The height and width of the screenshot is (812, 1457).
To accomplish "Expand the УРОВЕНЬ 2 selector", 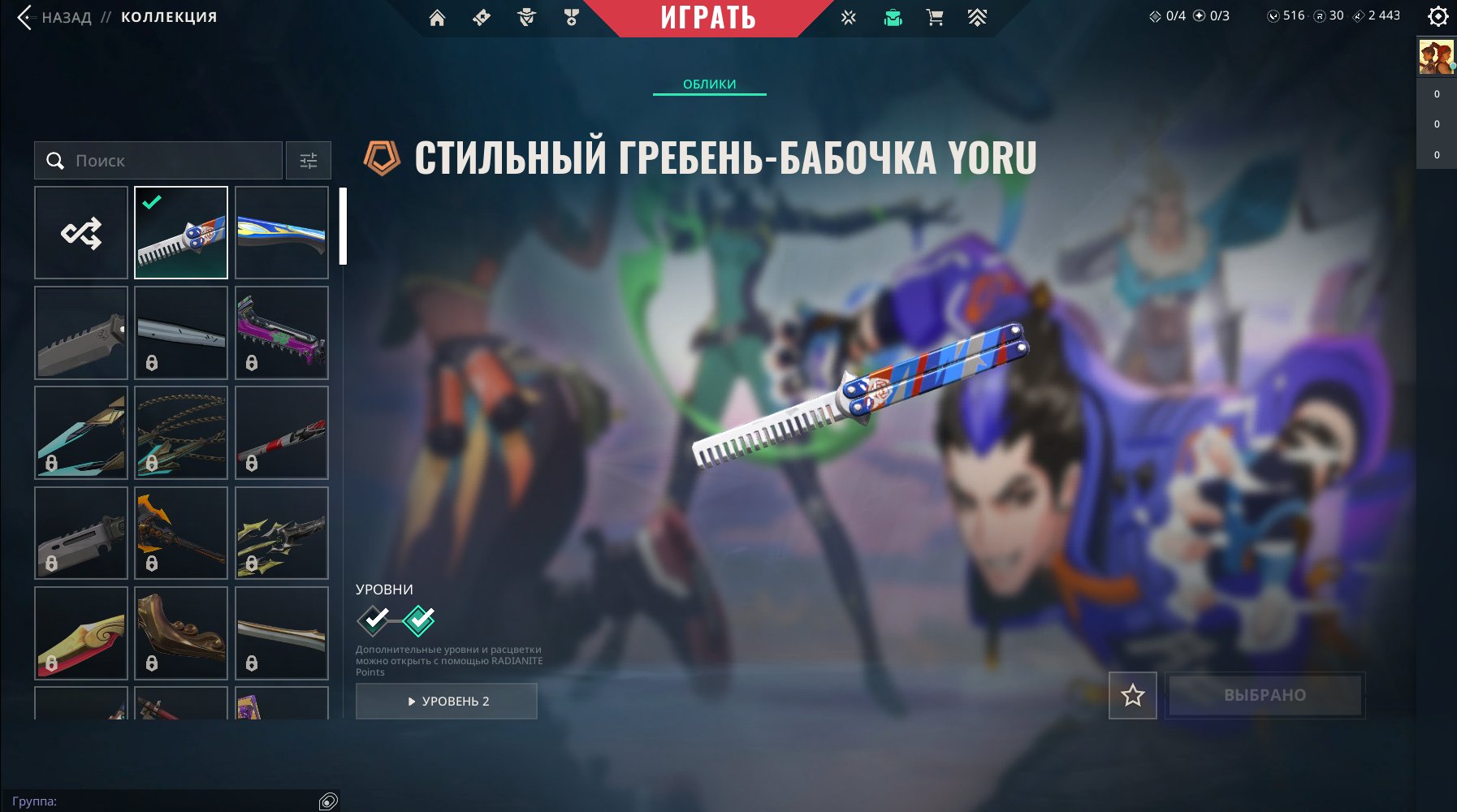I will click(446, 701).
